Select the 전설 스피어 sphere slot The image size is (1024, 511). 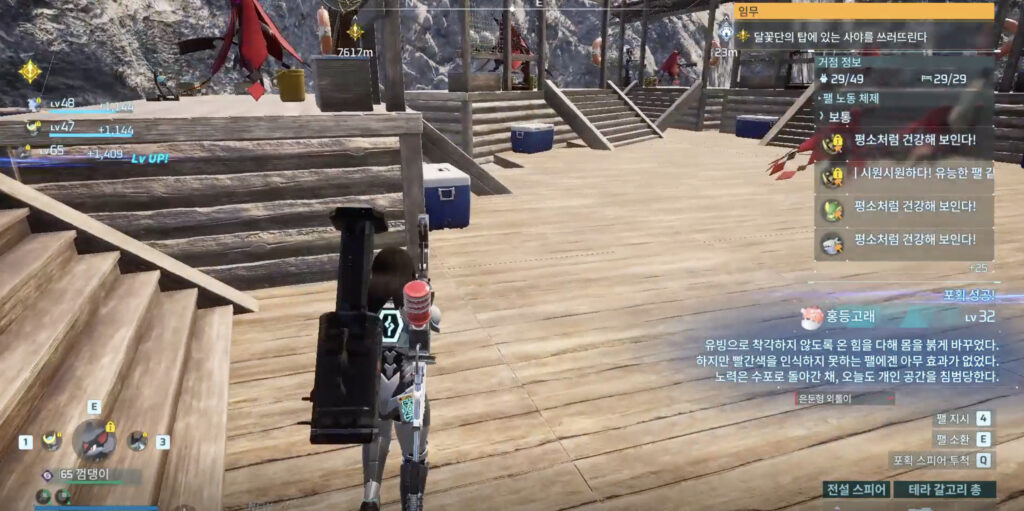tap(856, 490)
